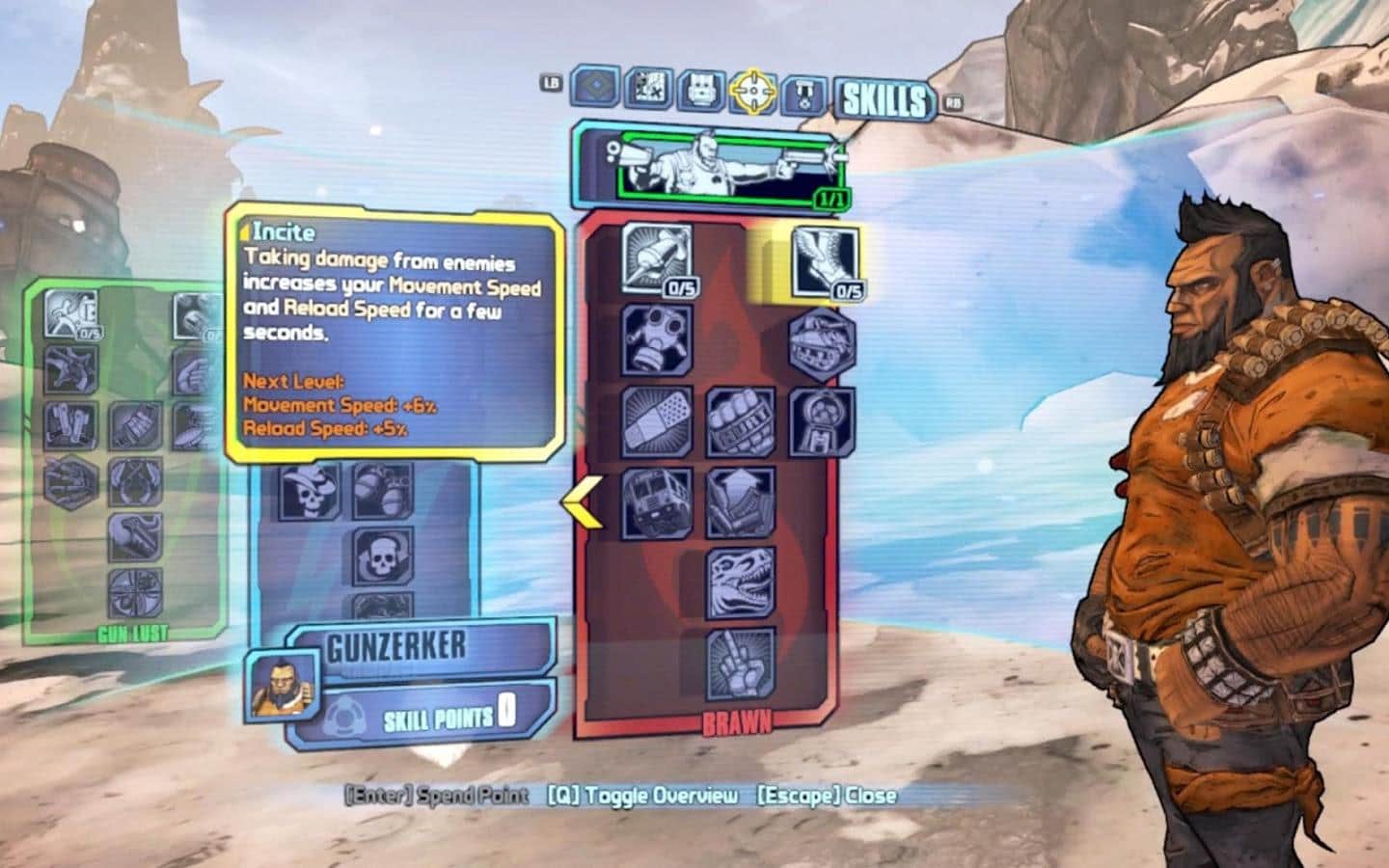Click the SKILLS tab label
Screen dimensions: 1389x868
885,95
